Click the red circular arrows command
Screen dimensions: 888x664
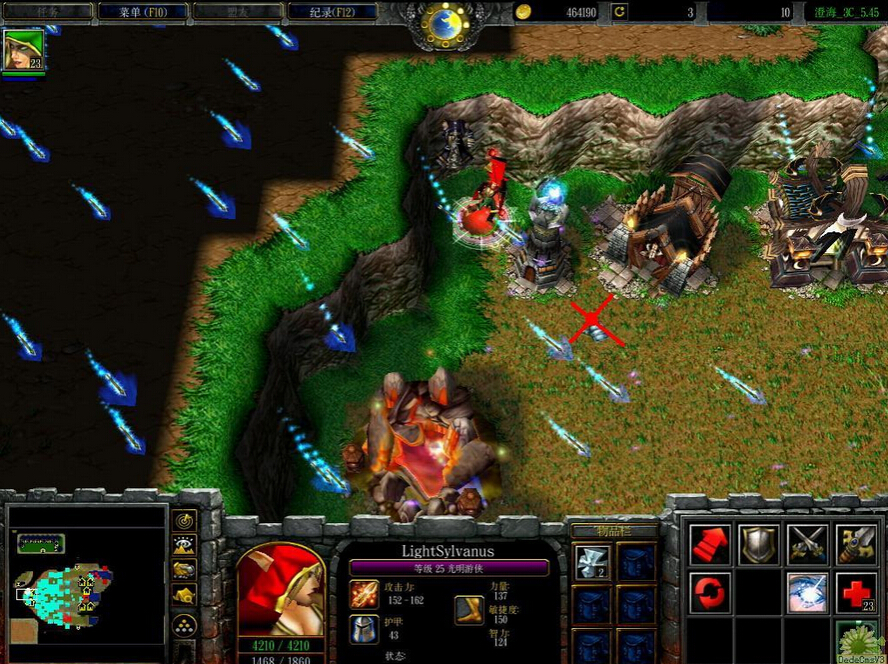coord(710,592)
